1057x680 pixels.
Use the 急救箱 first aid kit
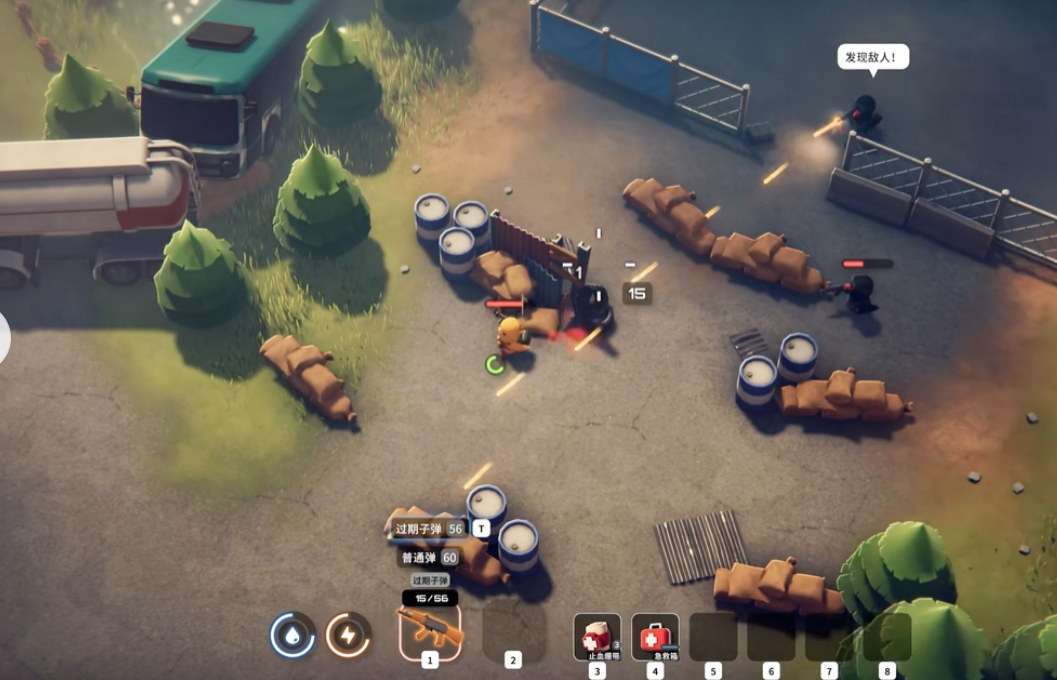[655, 636]
